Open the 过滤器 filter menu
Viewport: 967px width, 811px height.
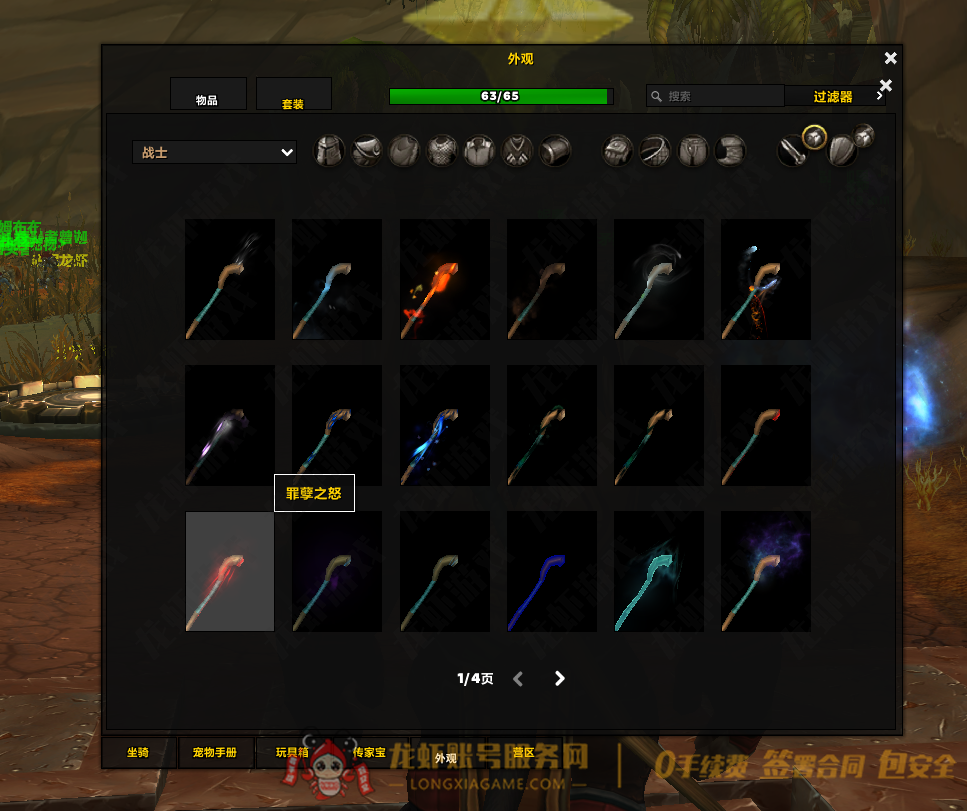[834, 96]
